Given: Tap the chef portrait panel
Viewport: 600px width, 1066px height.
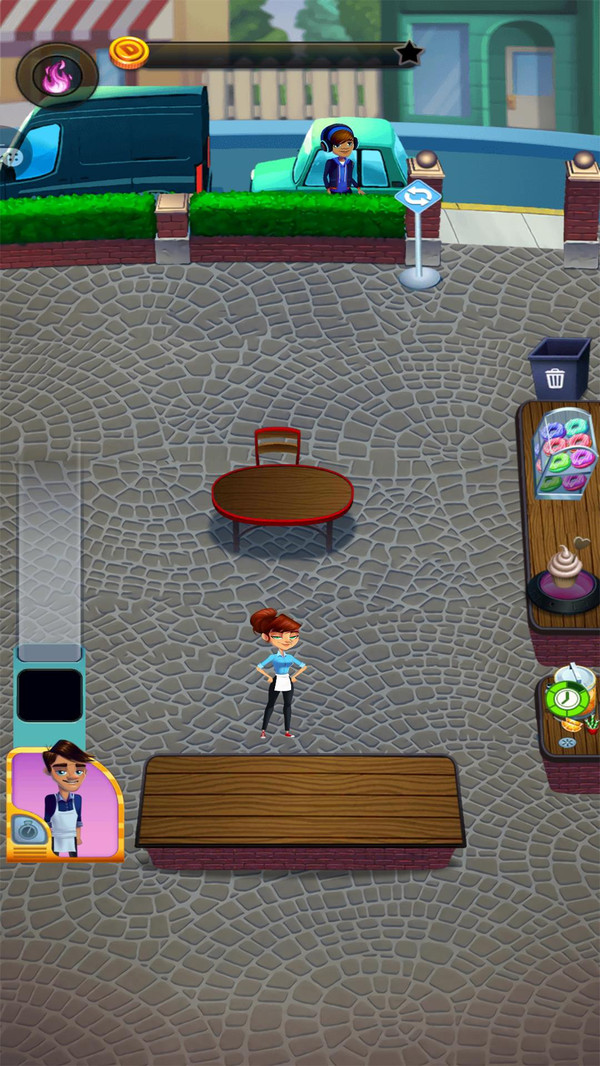Looking at the screenshot, I should [65, 802].
